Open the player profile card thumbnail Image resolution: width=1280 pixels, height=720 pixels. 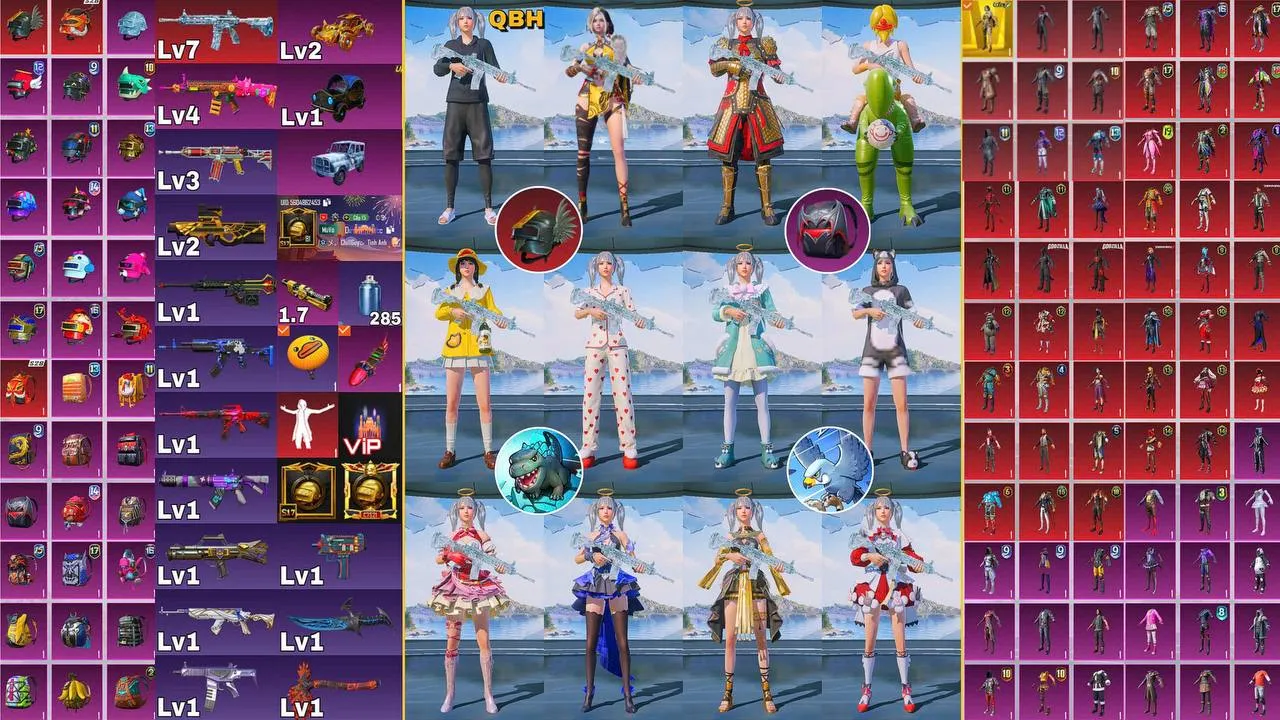[x=339, y=227]
